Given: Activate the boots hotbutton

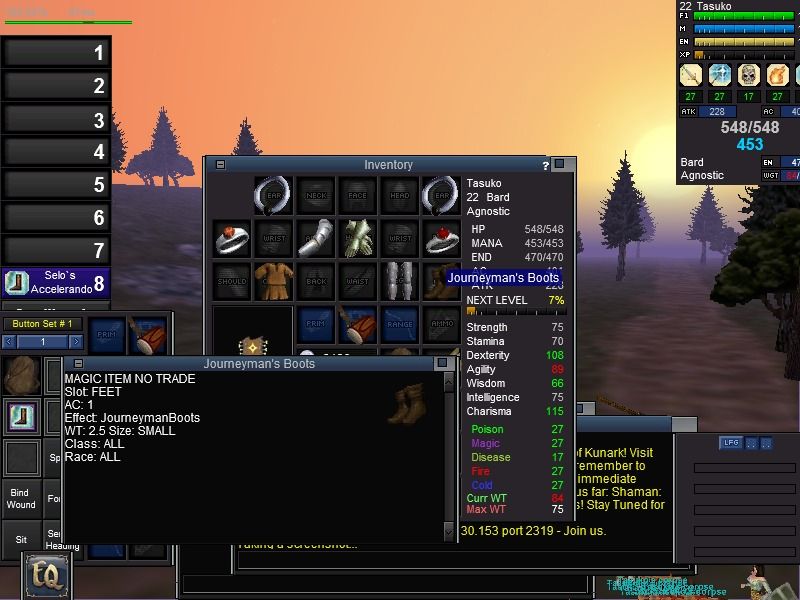Looking at the screenshot, I should pos(20,415).
